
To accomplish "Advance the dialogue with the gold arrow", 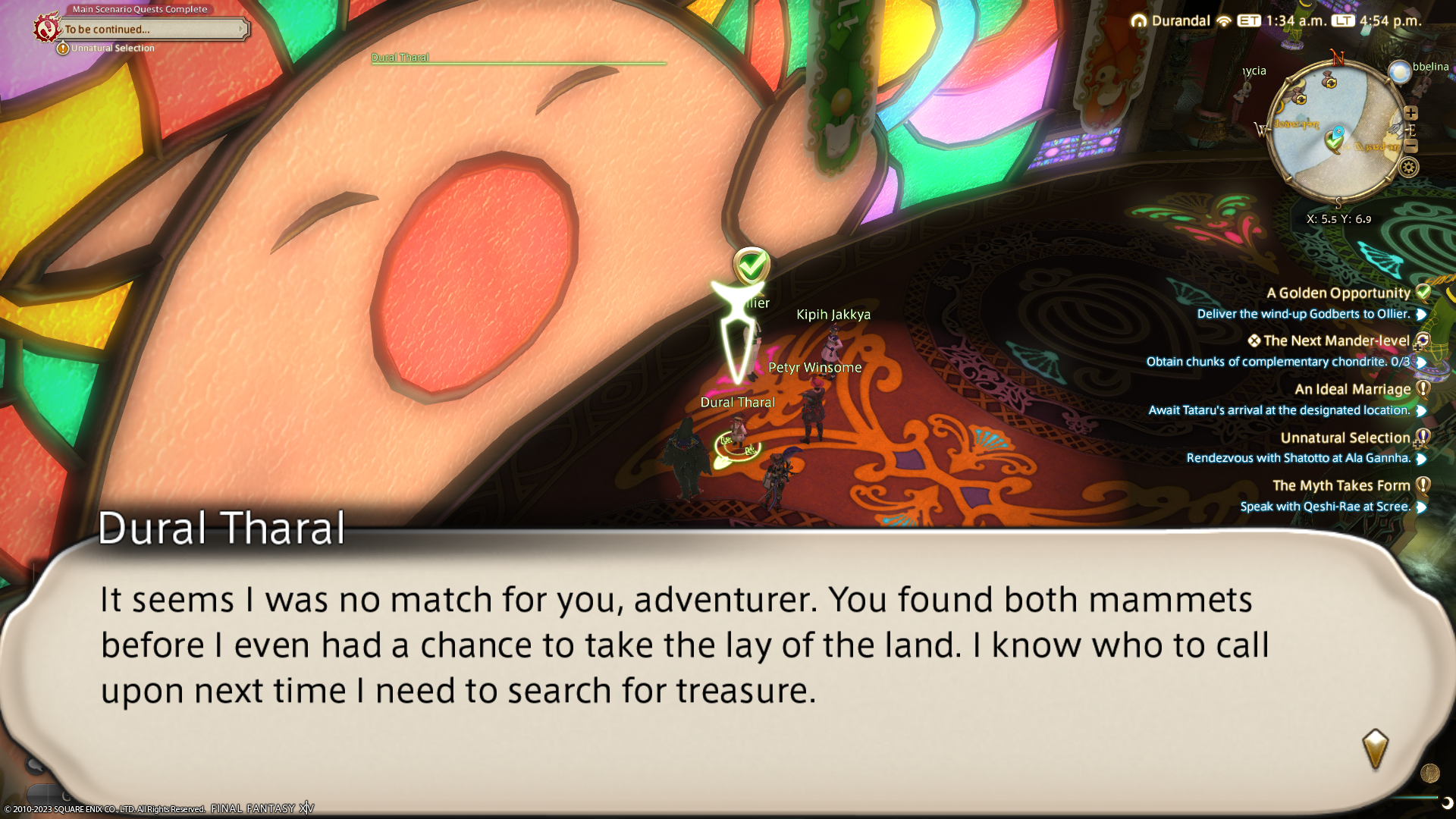I will (1375, 748).
